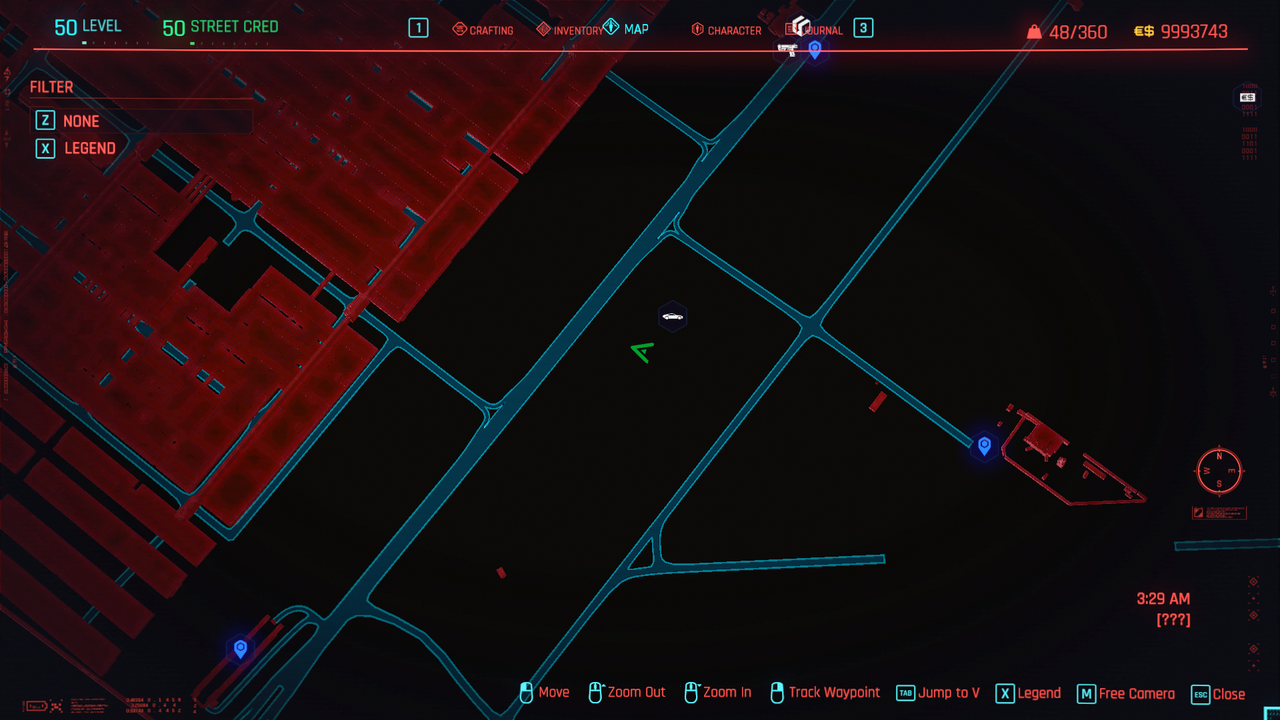
Task: Open the Crafting tab
Action: coord(484,30)
